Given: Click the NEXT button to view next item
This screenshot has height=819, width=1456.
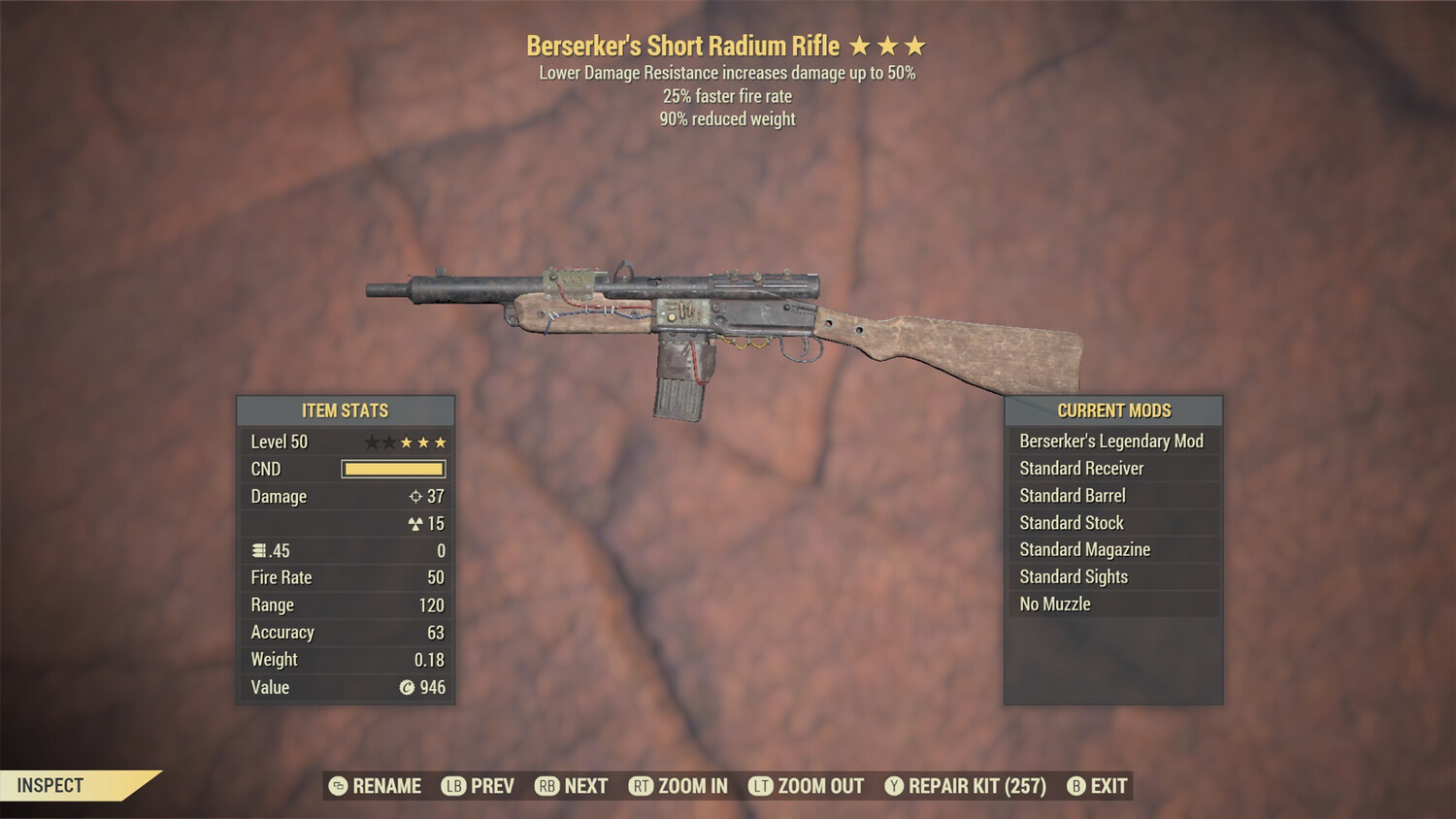Looking at the screenshot, I should [x=573, y=786].
